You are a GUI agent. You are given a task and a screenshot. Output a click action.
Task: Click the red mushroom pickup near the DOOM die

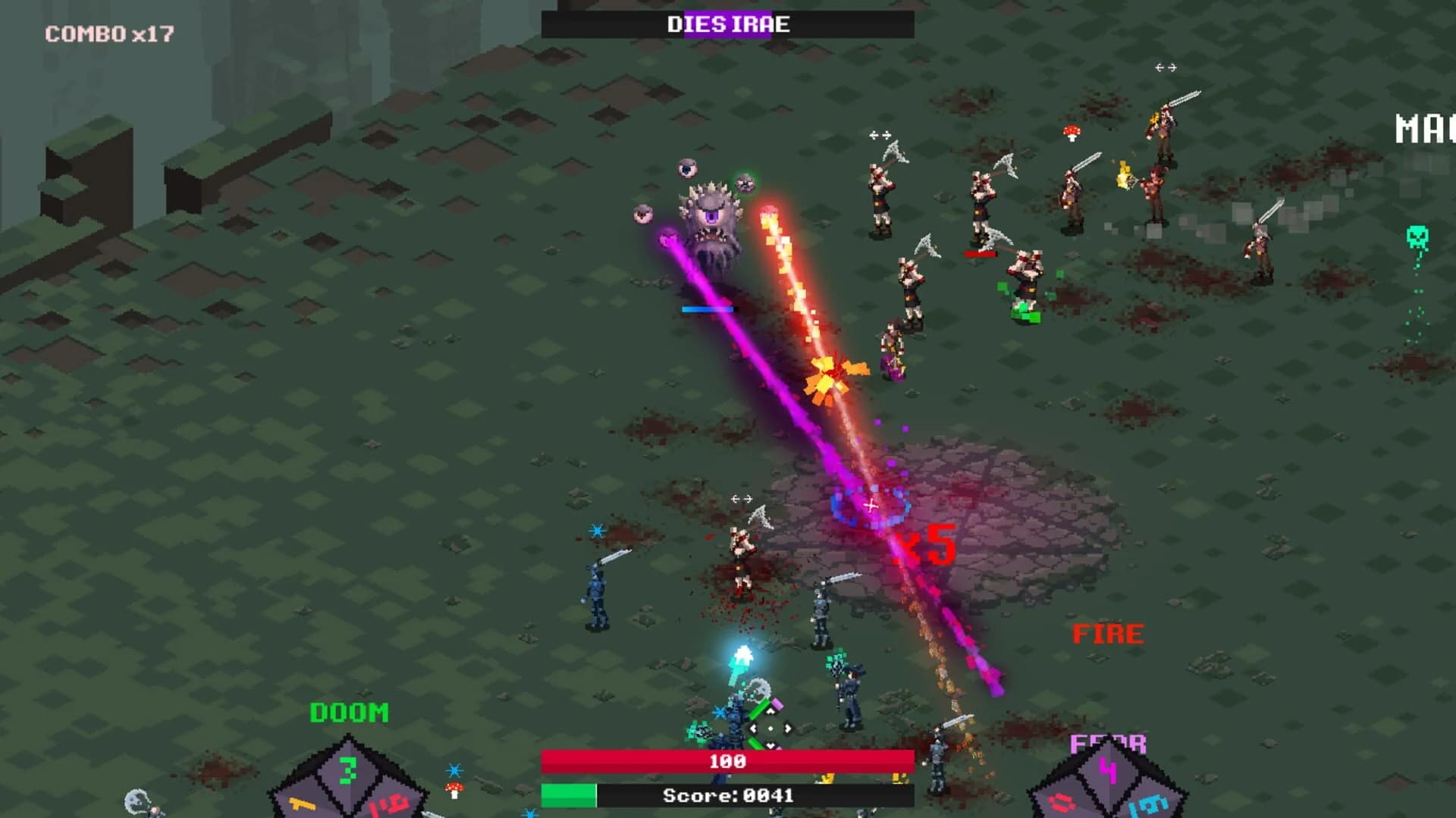tap(453, 790)
